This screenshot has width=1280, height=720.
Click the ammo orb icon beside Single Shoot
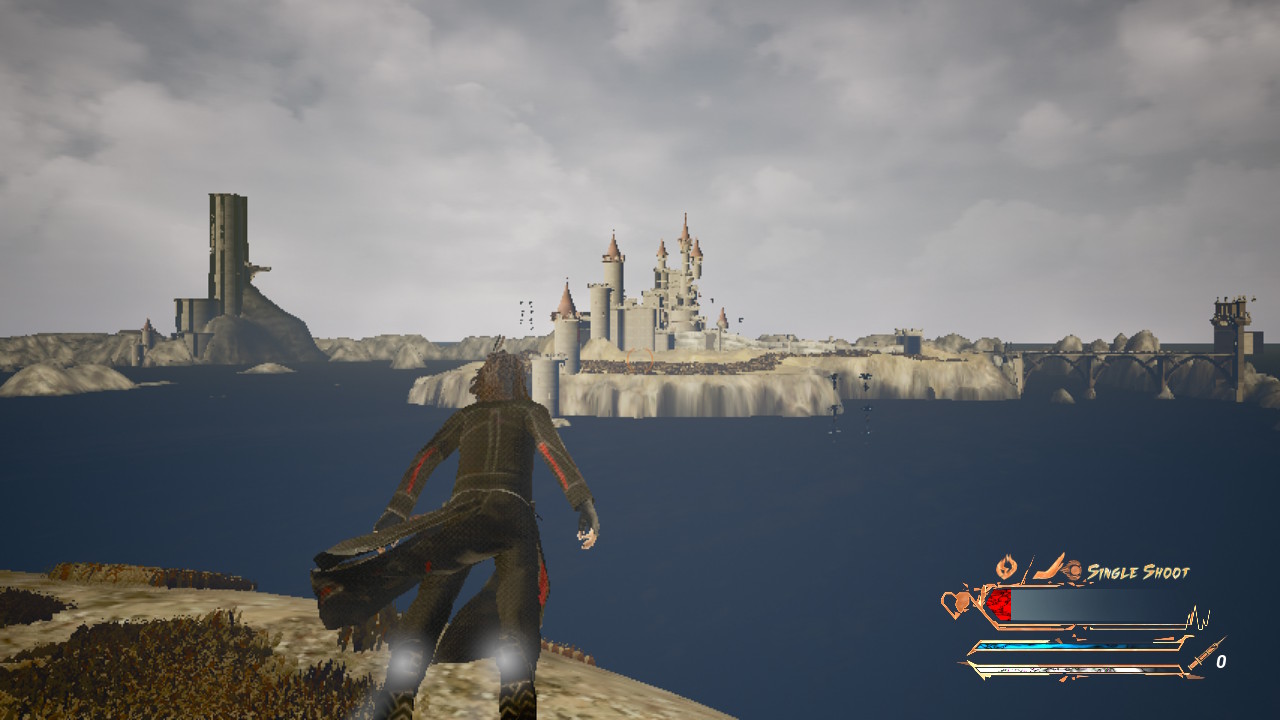[x=1073, y=569]
